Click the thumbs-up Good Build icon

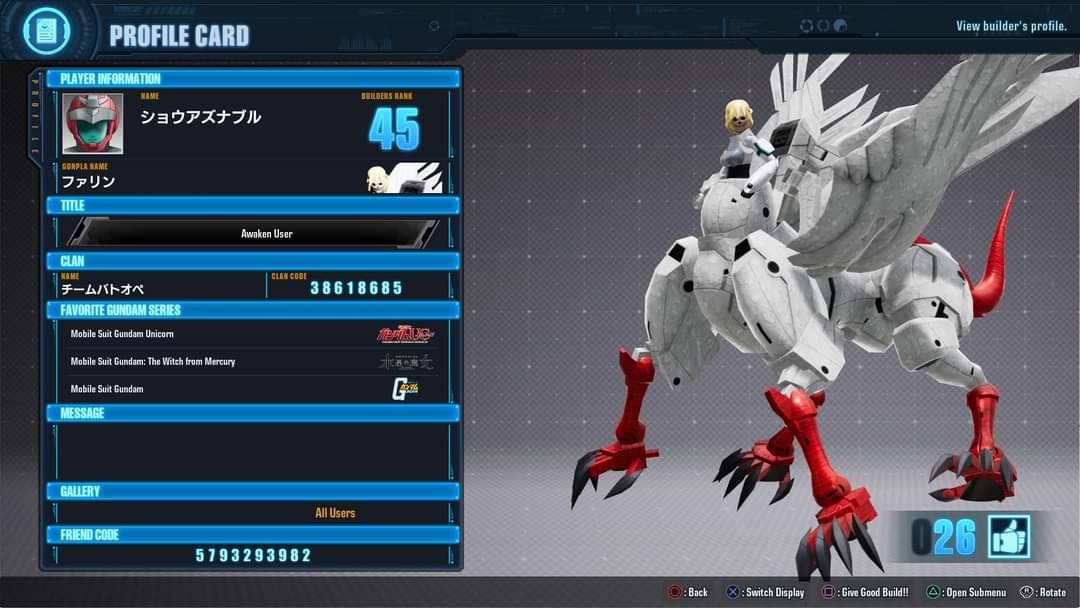pyautogui.click(x=1008, y=537)
